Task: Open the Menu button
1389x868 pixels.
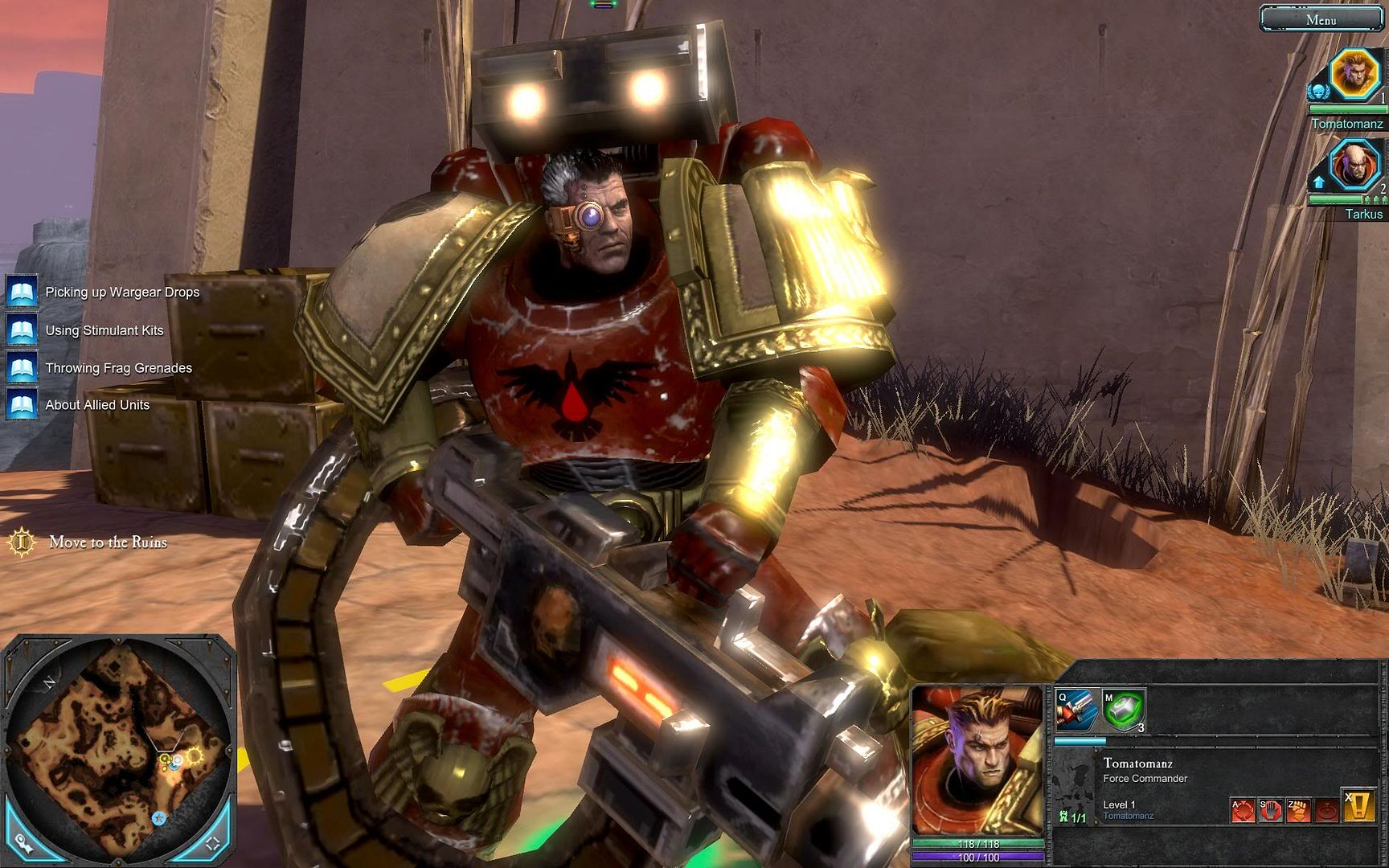Action: [x=1321, y=19]
